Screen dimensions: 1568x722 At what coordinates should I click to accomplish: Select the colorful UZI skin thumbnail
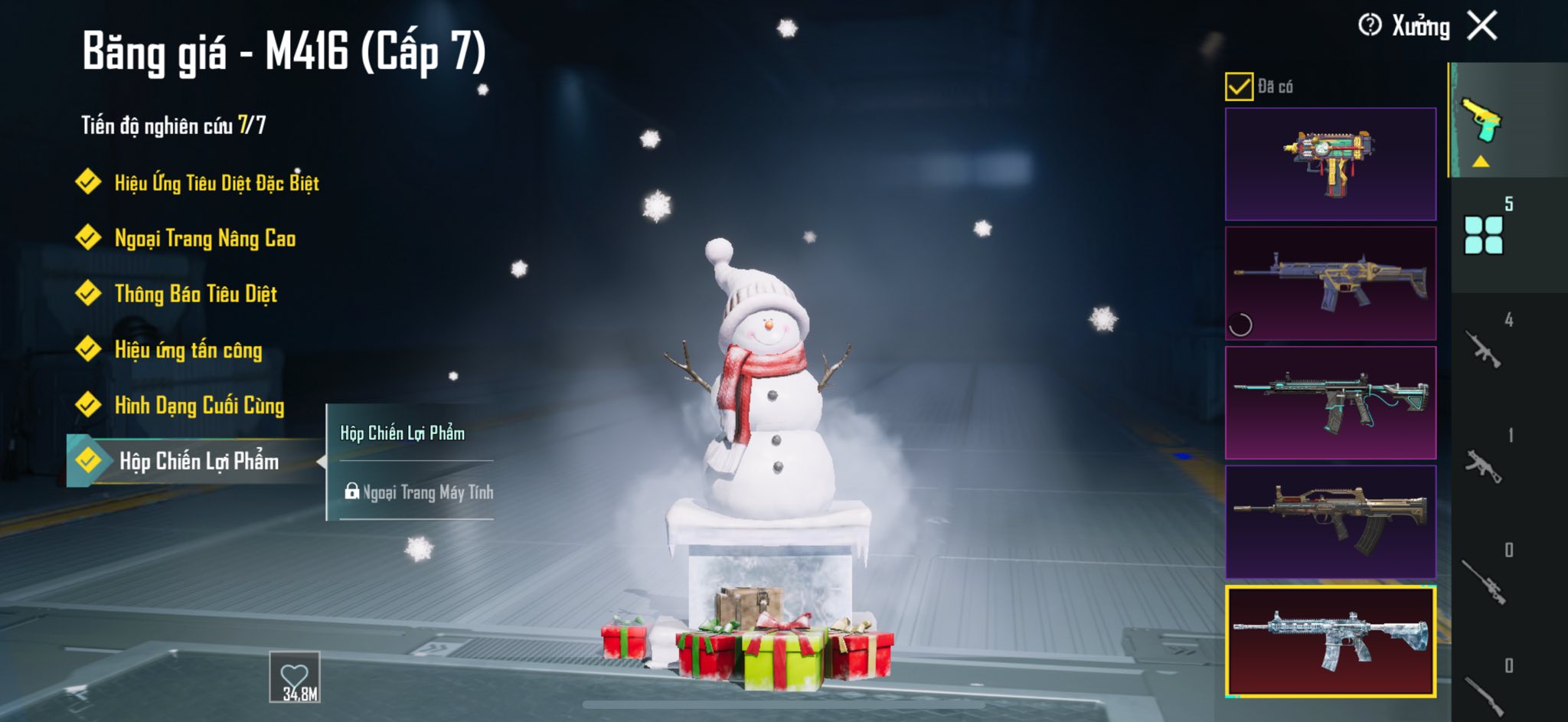tap(1330, 164)
